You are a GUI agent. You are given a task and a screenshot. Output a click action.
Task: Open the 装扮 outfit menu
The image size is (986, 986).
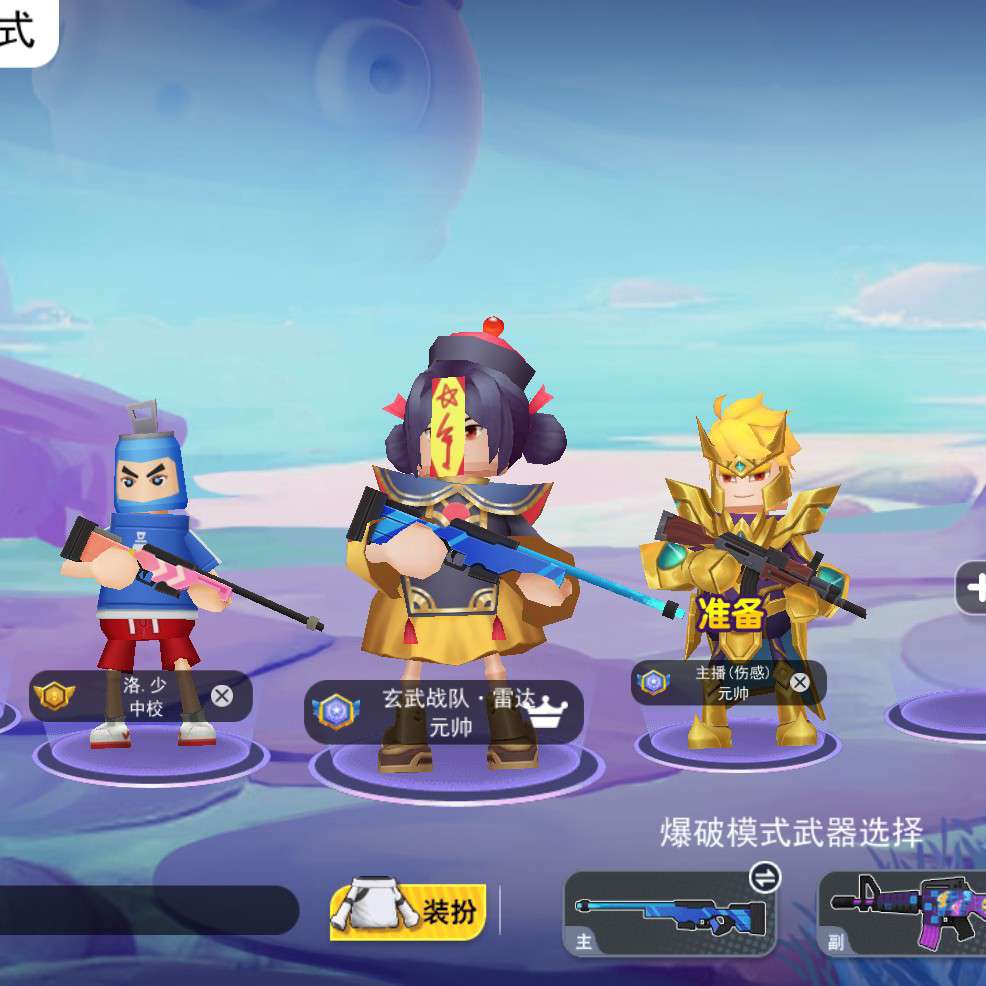tap(408, 911)
